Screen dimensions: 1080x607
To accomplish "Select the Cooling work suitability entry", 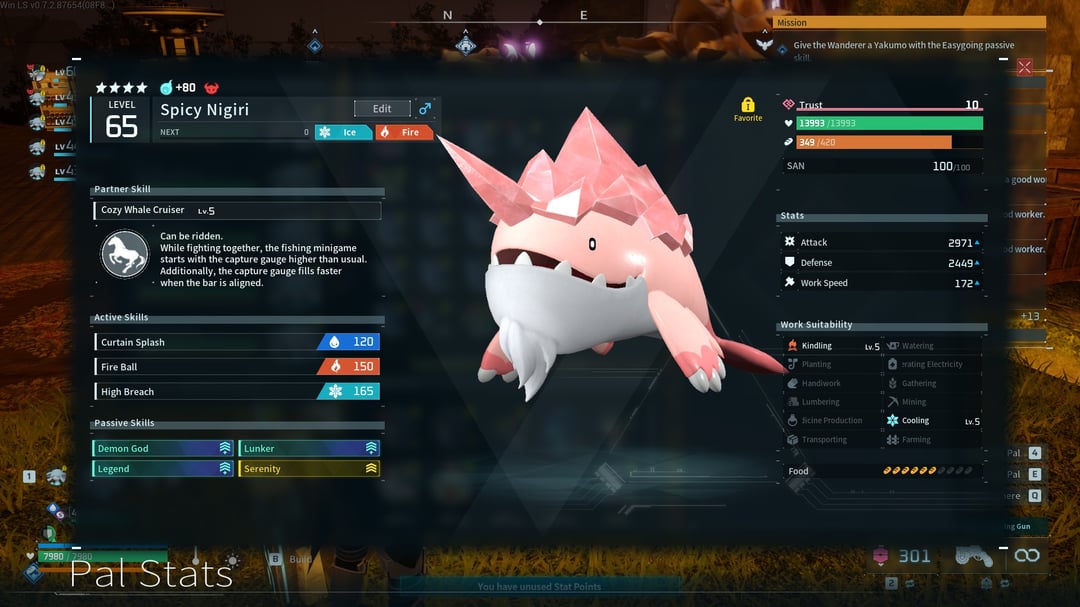I will tap(932, 421).
